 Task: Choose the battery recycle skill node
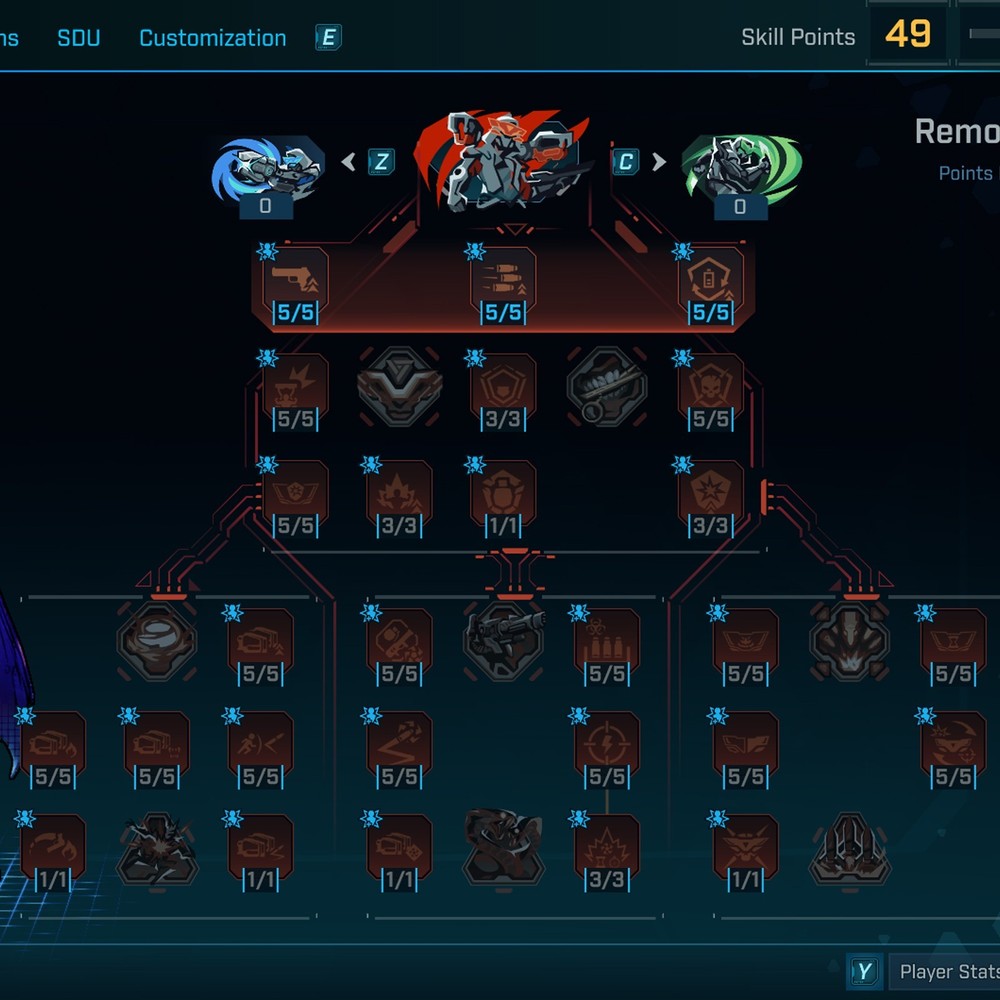711,286
